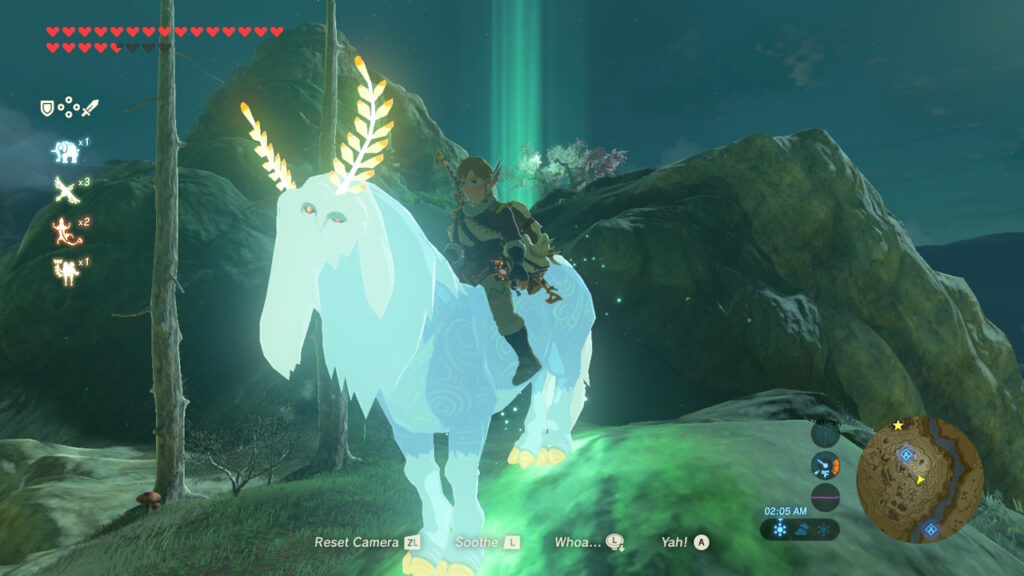This screenshot has width=1024, height=576.
Task: Click the noise meter with purple line
Action: [825, 497]
